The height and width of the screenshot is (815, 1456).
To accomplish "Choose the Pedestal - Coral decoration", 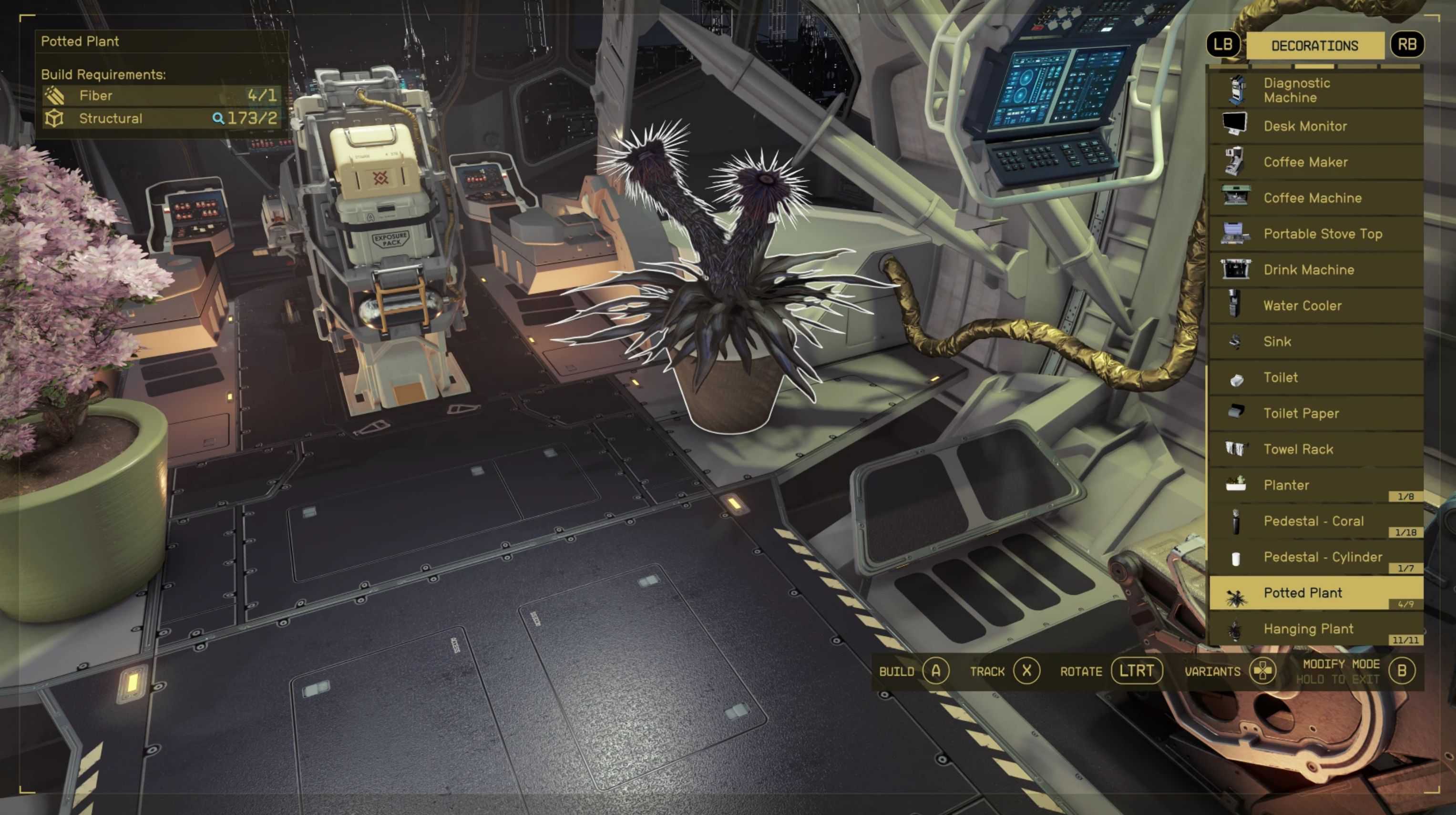I will coord(1315,521).
